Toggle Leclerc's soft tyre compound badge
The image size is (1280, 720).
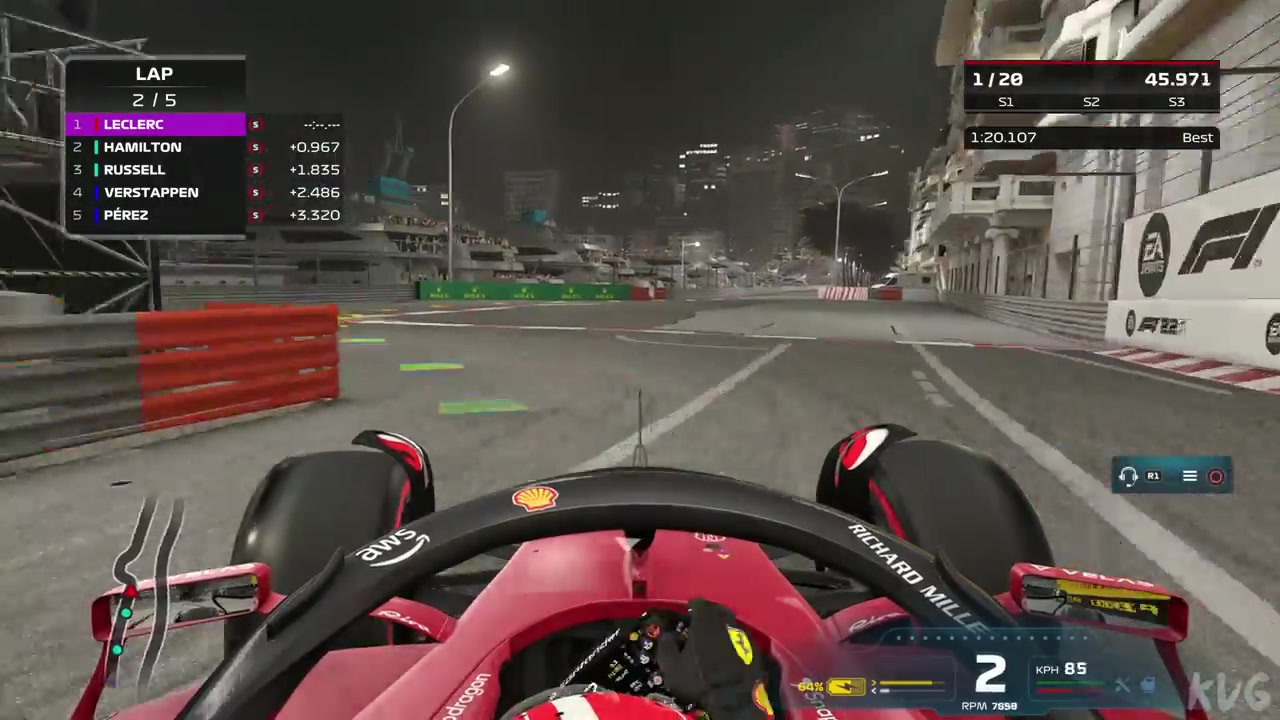255,124
